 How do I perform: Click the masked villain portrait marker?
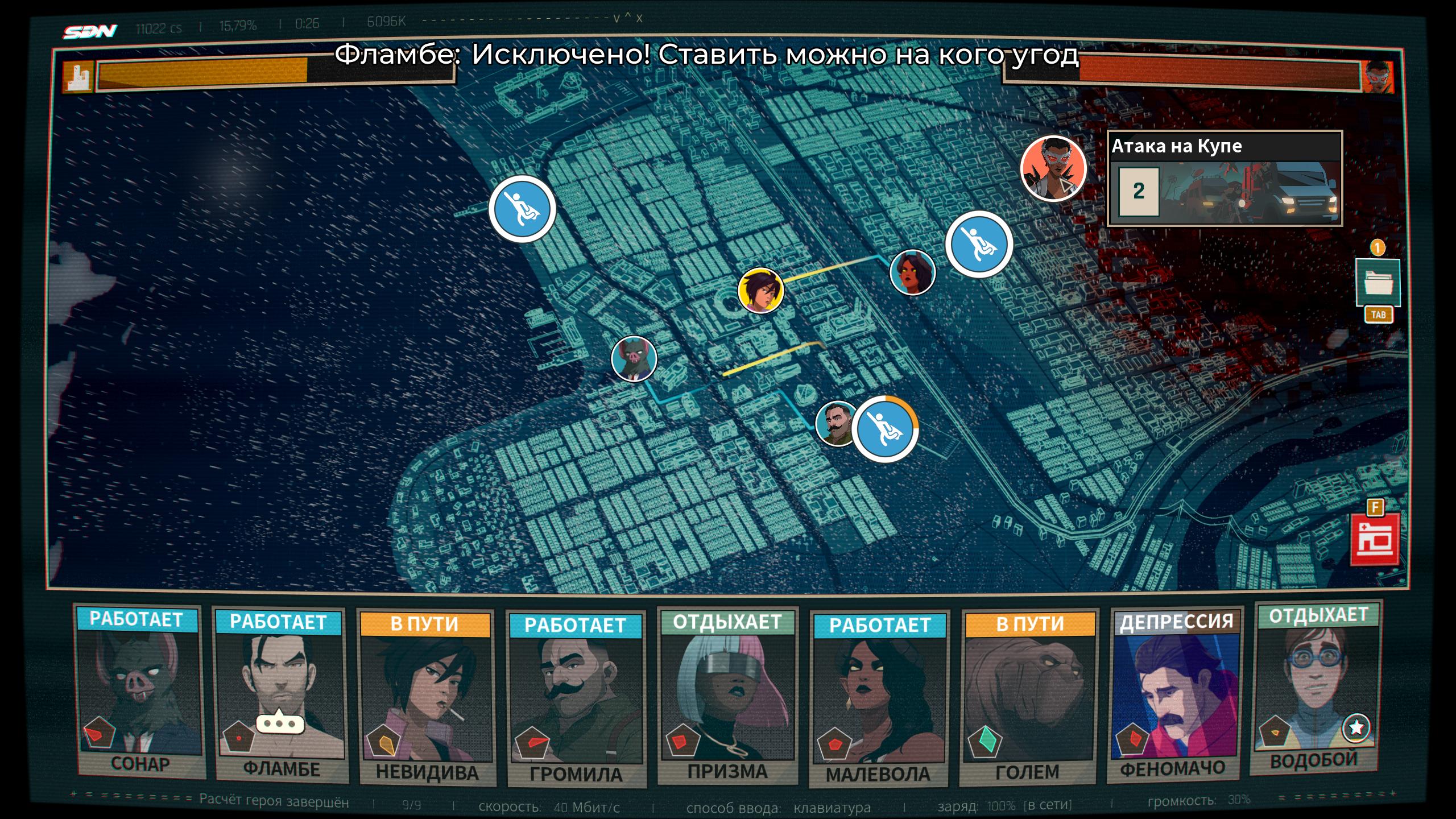point(1053,168)
